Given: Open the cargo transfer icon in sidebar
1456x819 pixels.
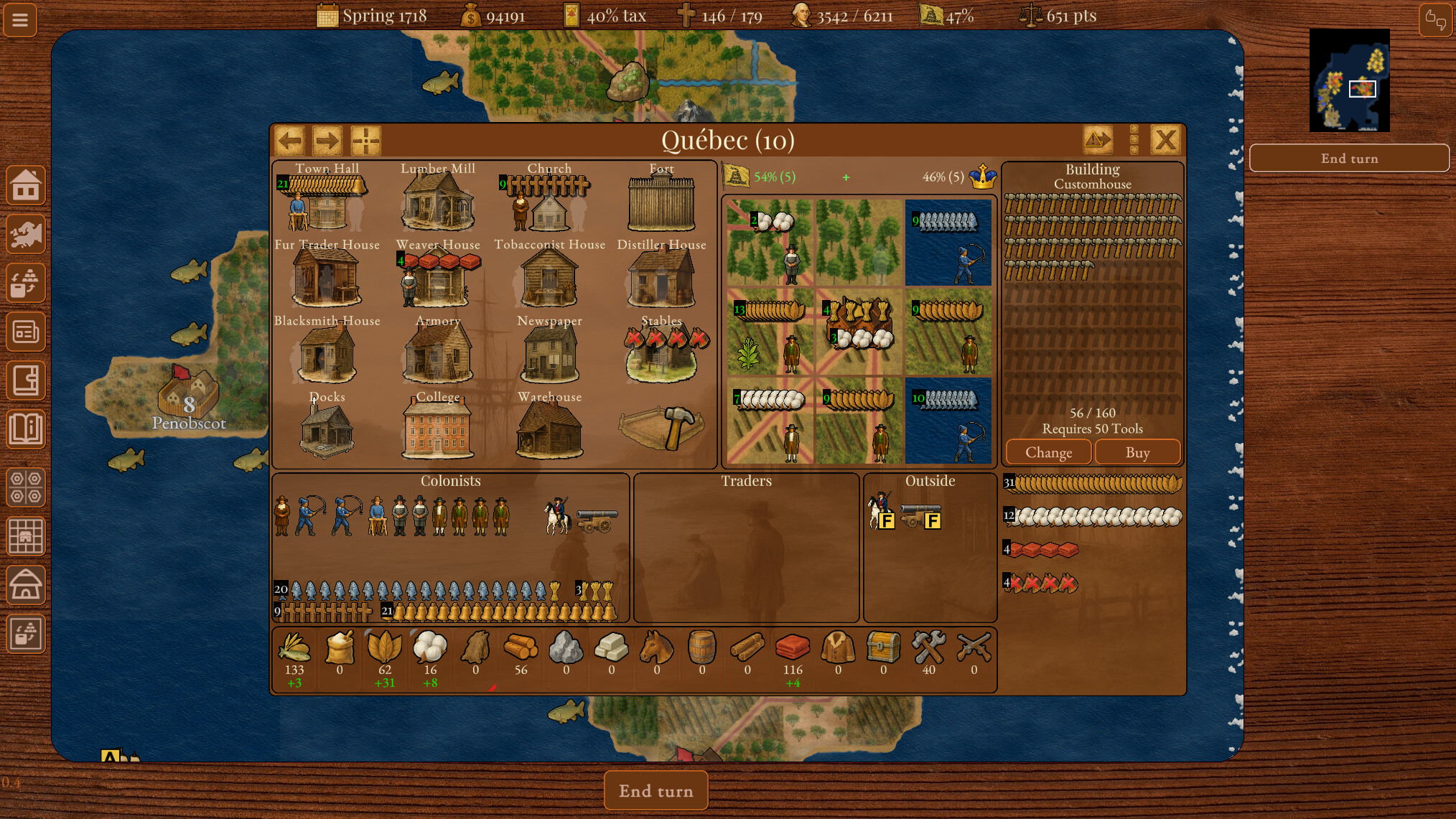Looking at the screenshot, I should (x=27, y=283).
